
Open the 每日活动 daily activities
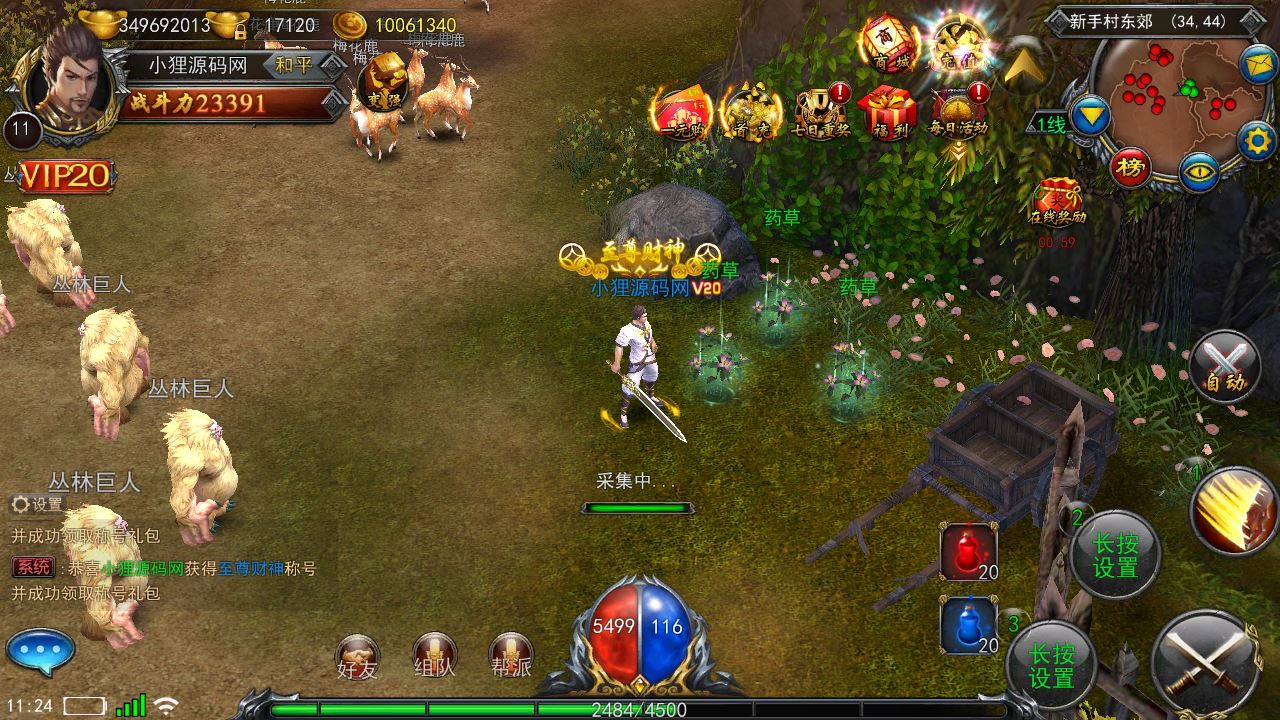pyautogui.click(x=959, y=112)
